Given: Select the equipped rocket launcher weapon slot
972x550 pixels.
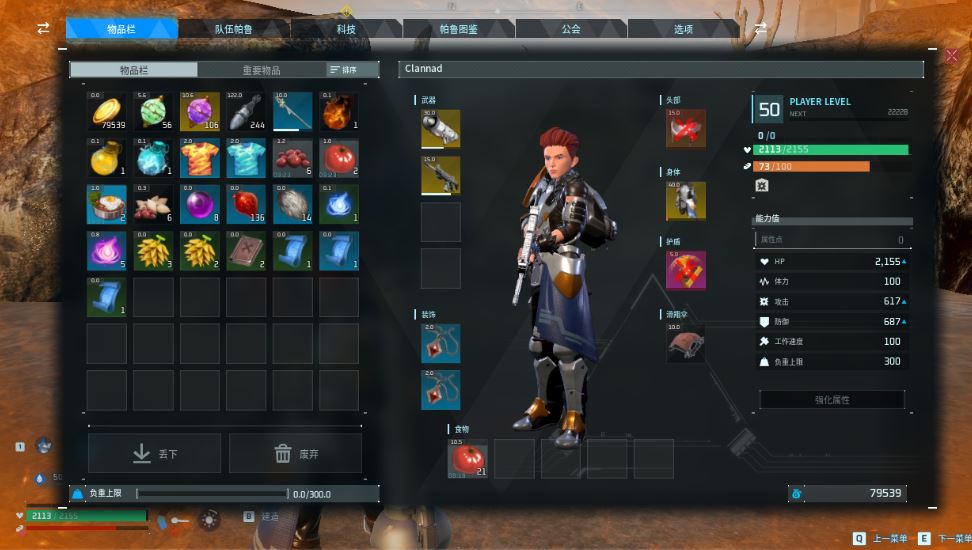Looking at the screenshot, I should click(x=441, y=129).
